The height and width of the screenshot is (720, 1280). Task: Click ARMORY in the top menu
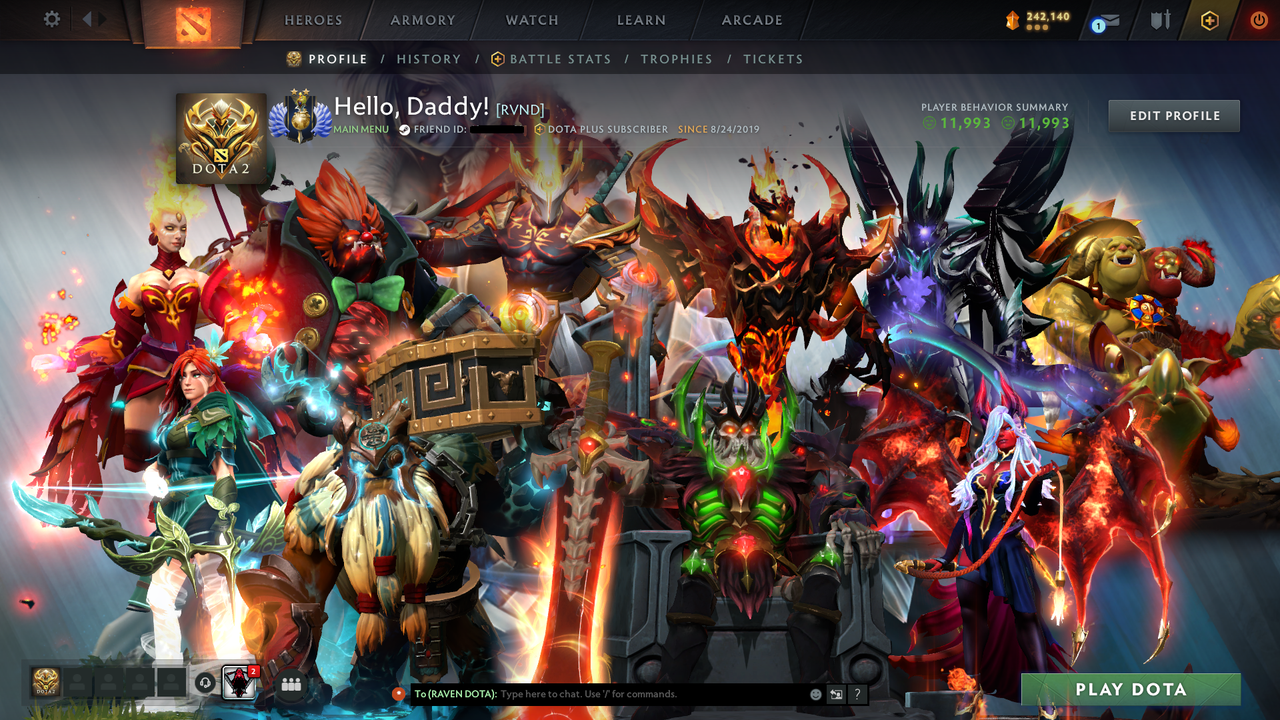422,19
